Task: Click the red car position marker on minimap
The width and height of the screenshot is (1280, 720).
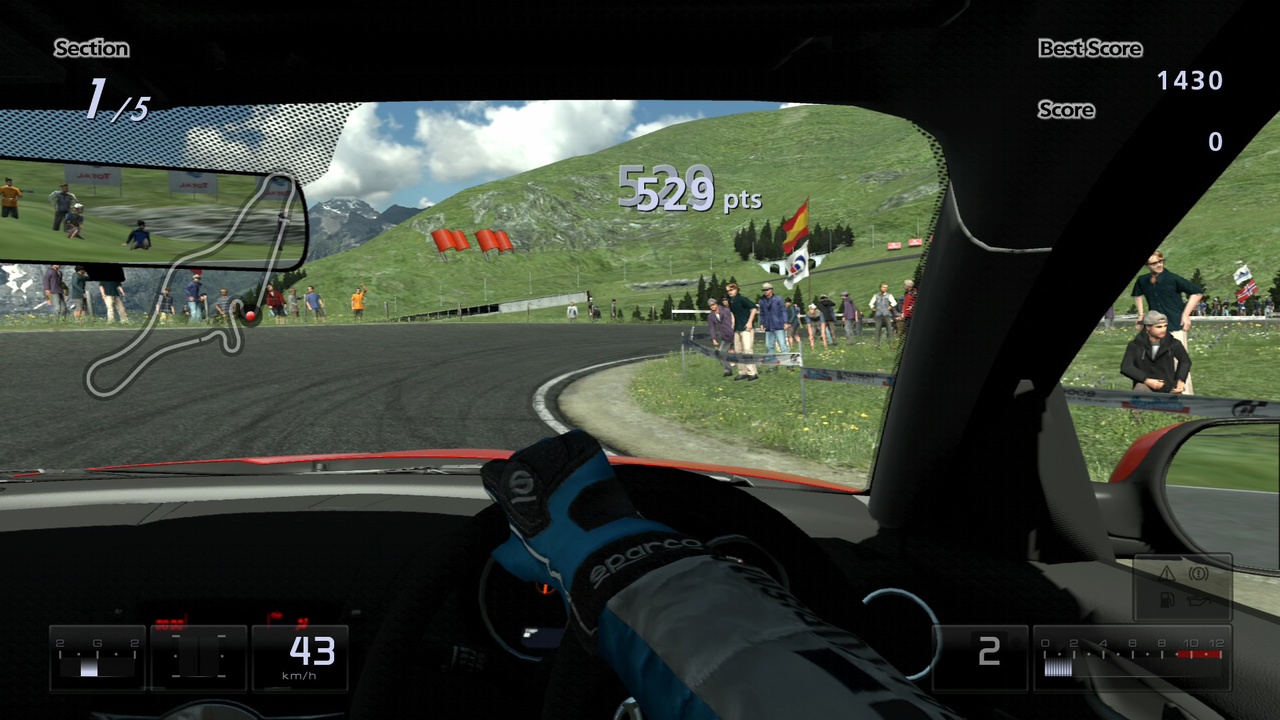Action: pyautogui.click(x=249, y=316)
